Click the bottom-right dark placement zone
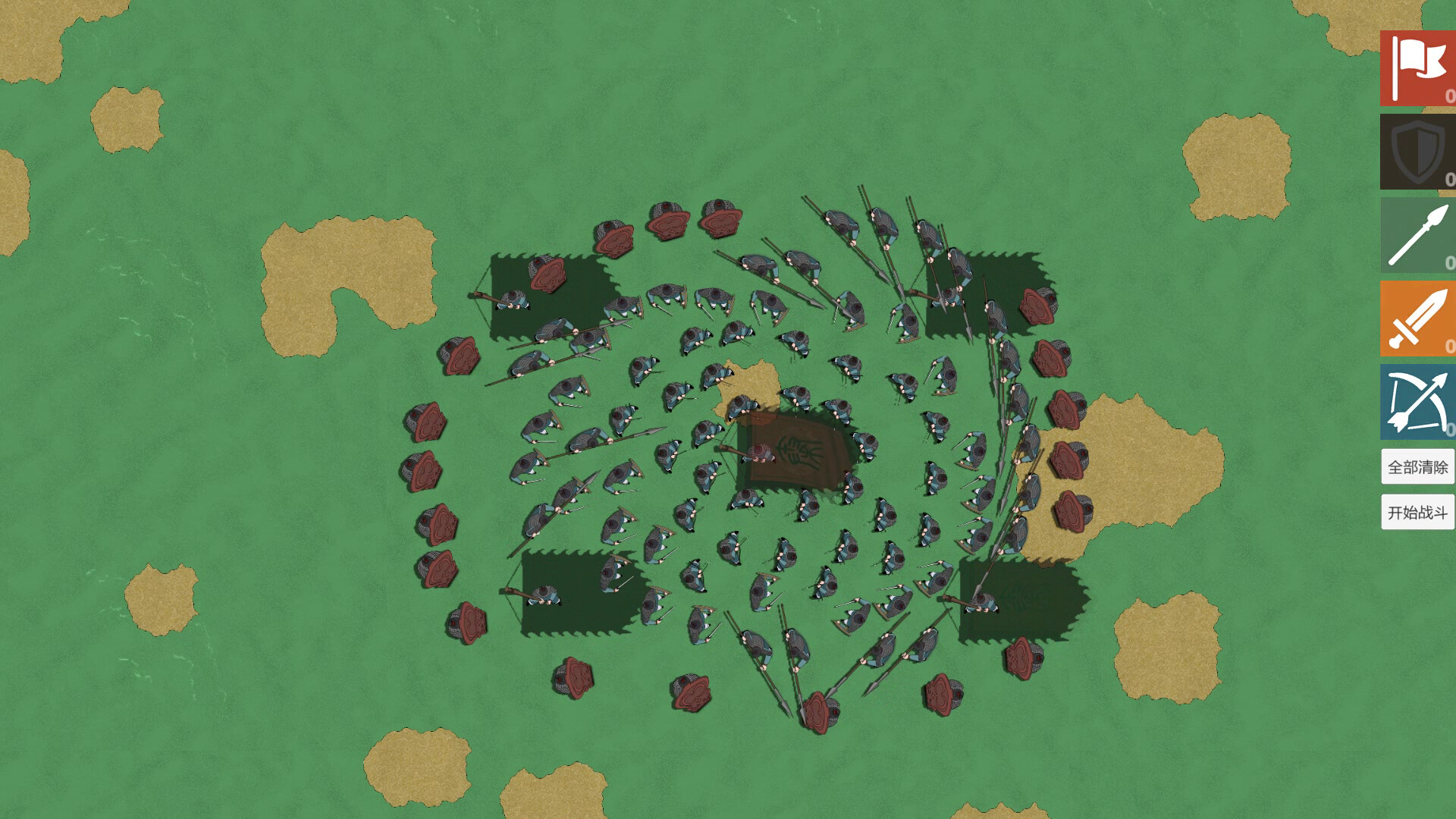1456x819 pixels. 1020,599
